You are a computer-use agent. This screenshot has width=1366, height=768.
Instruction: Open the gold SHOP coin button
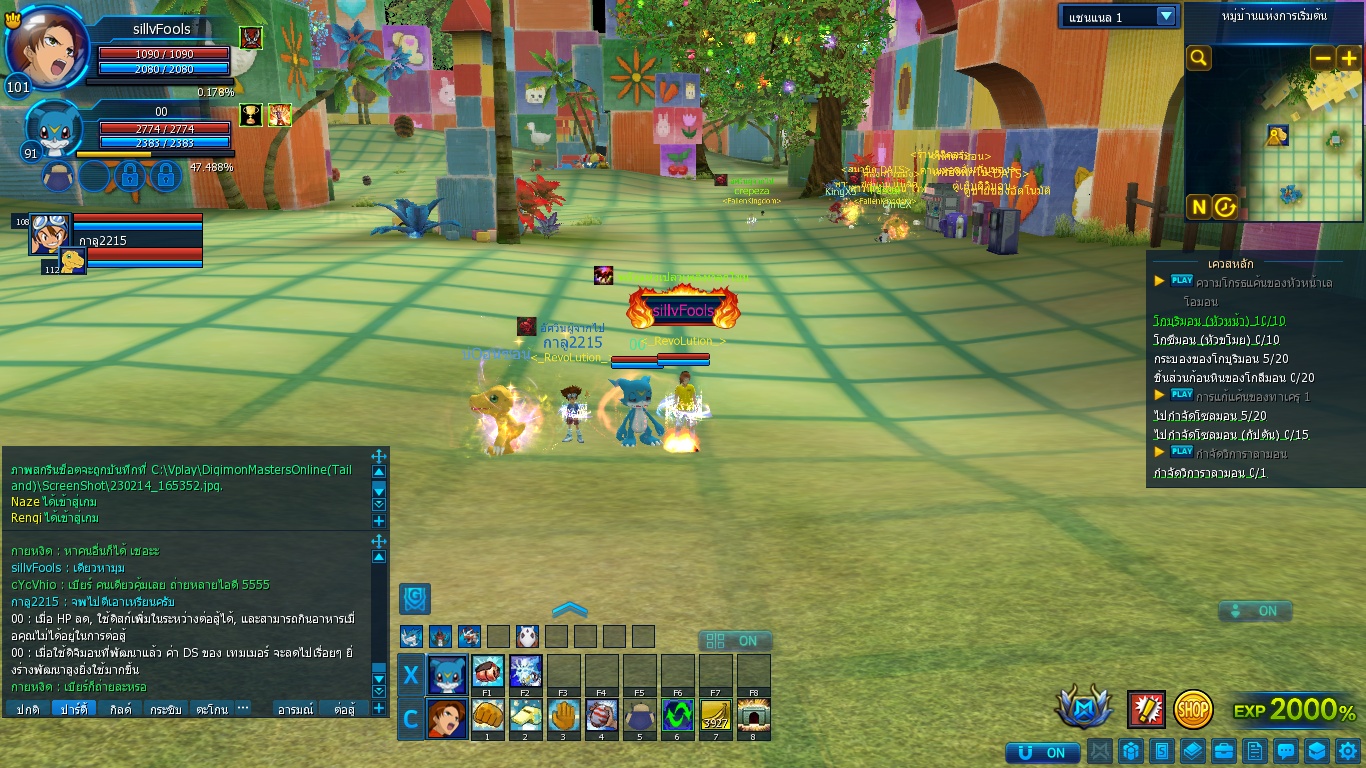1193,709
